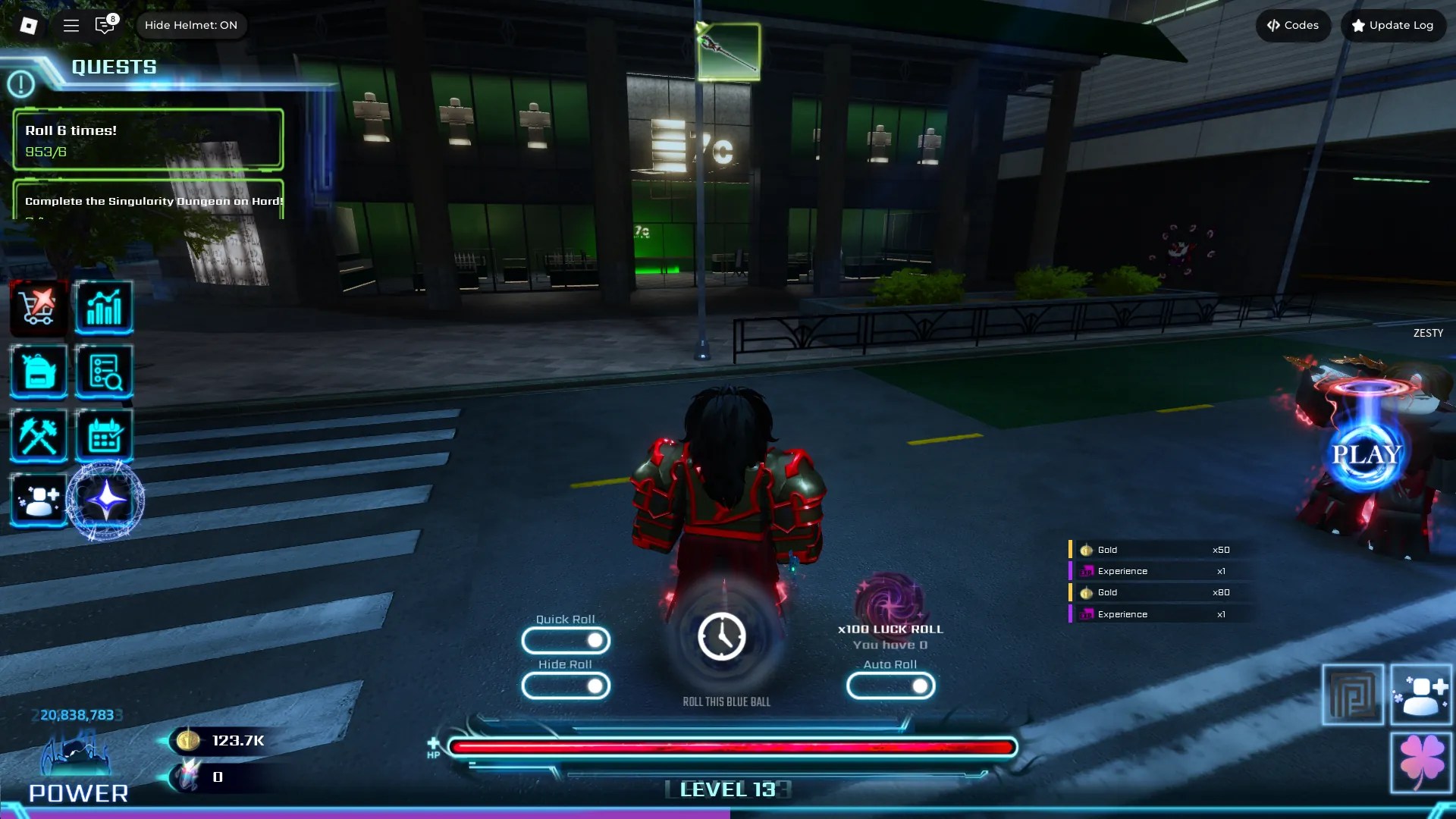
Task: View the stats chart panel
Action: click(x=105, y=307)
